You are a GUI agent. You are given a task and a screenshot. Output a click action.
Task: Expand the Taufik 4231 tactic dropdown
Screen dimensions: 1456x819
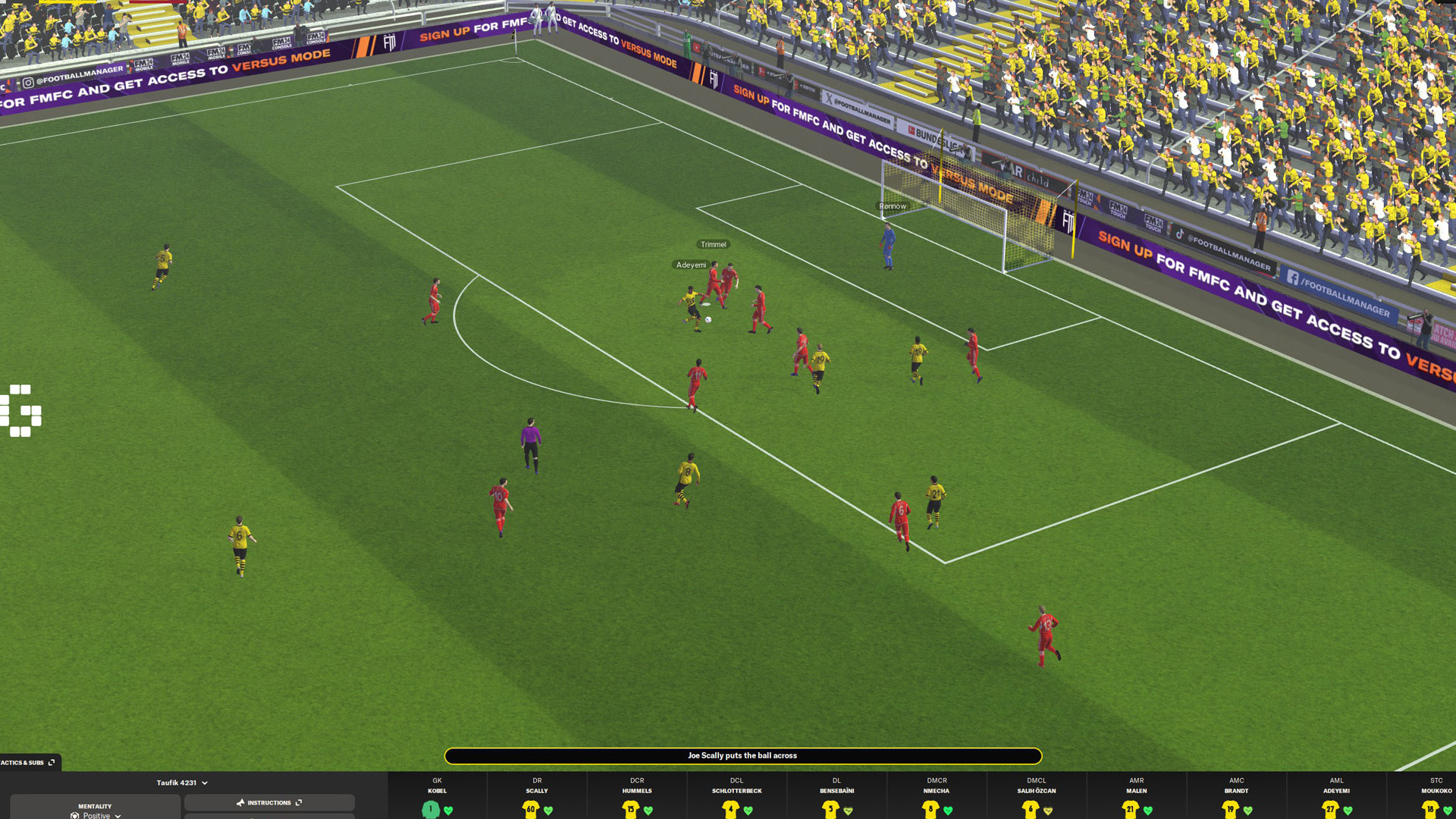pos(182,783)
